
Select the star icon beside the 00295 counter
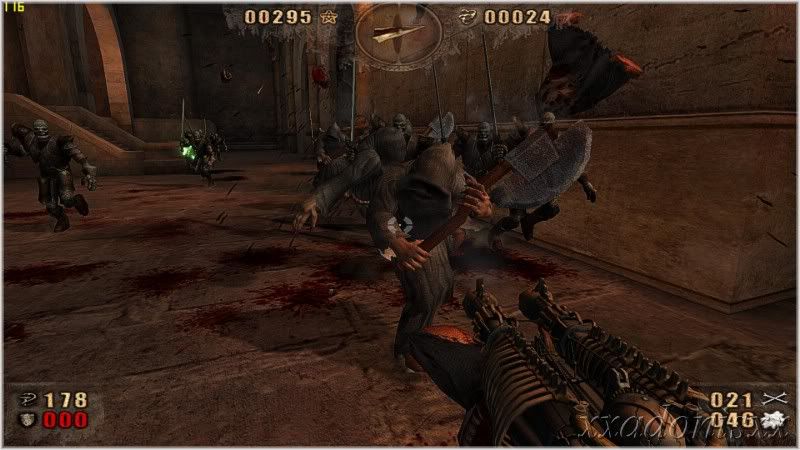point(329,17)
